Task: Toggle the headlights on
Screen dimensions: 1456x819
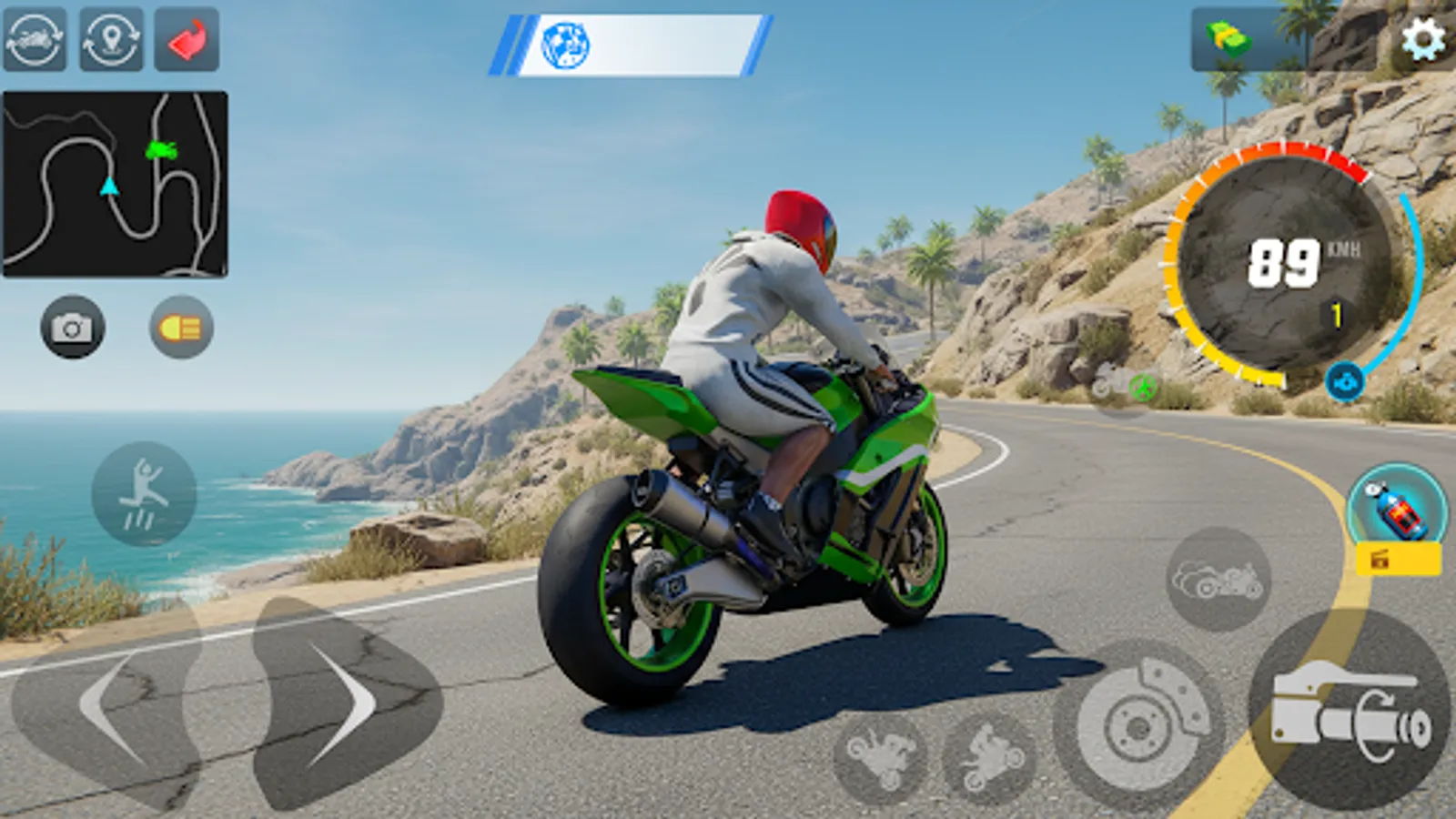Action: click(x=178, y=329)
